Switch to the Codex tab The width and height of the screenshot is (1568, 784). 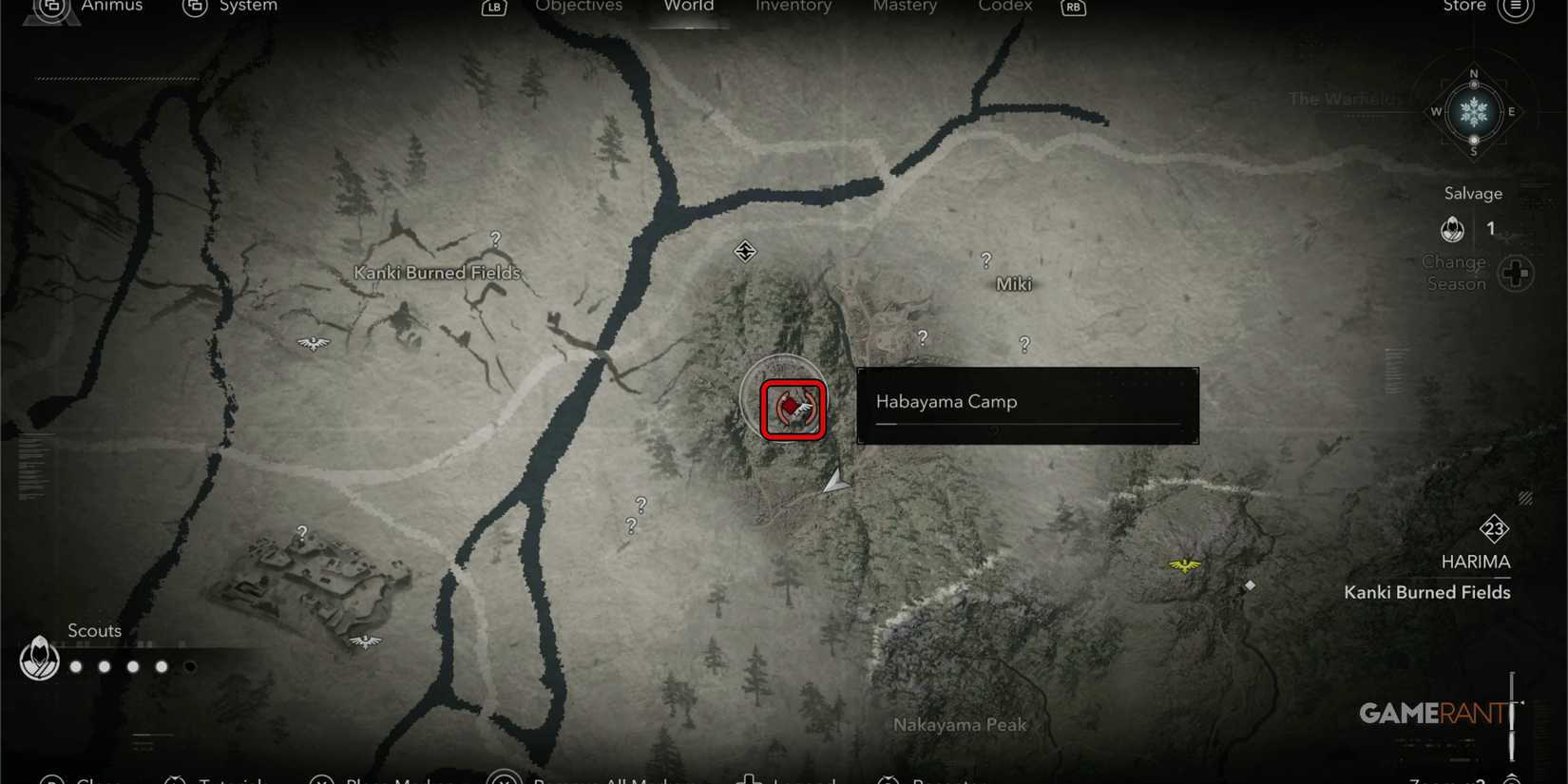click(x=1004, y=7)
